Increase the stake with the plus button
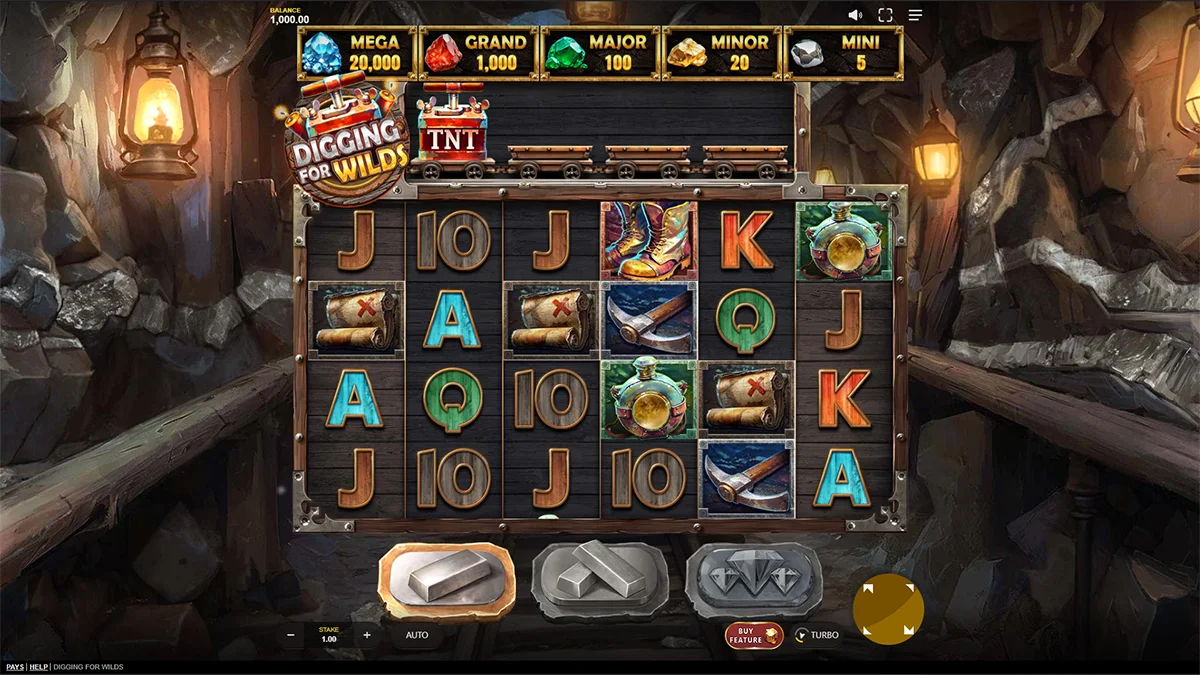Screen dimensions: 1200x675 pyautogui.click(x=367, y=635)
